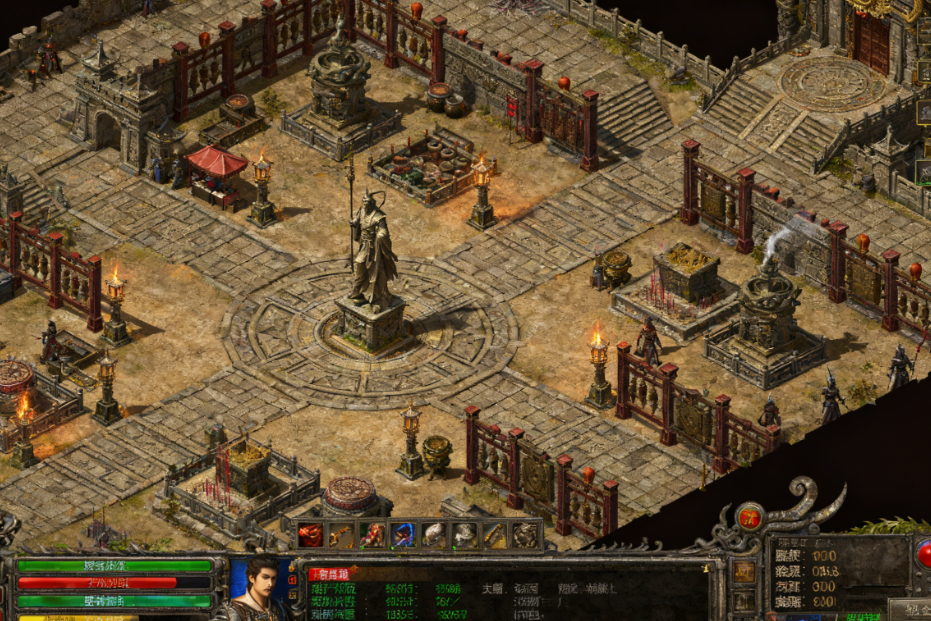This screenshot has height=621, width=931.
Task: Select the red dragon skill icon
Action: tap(310, 535)
